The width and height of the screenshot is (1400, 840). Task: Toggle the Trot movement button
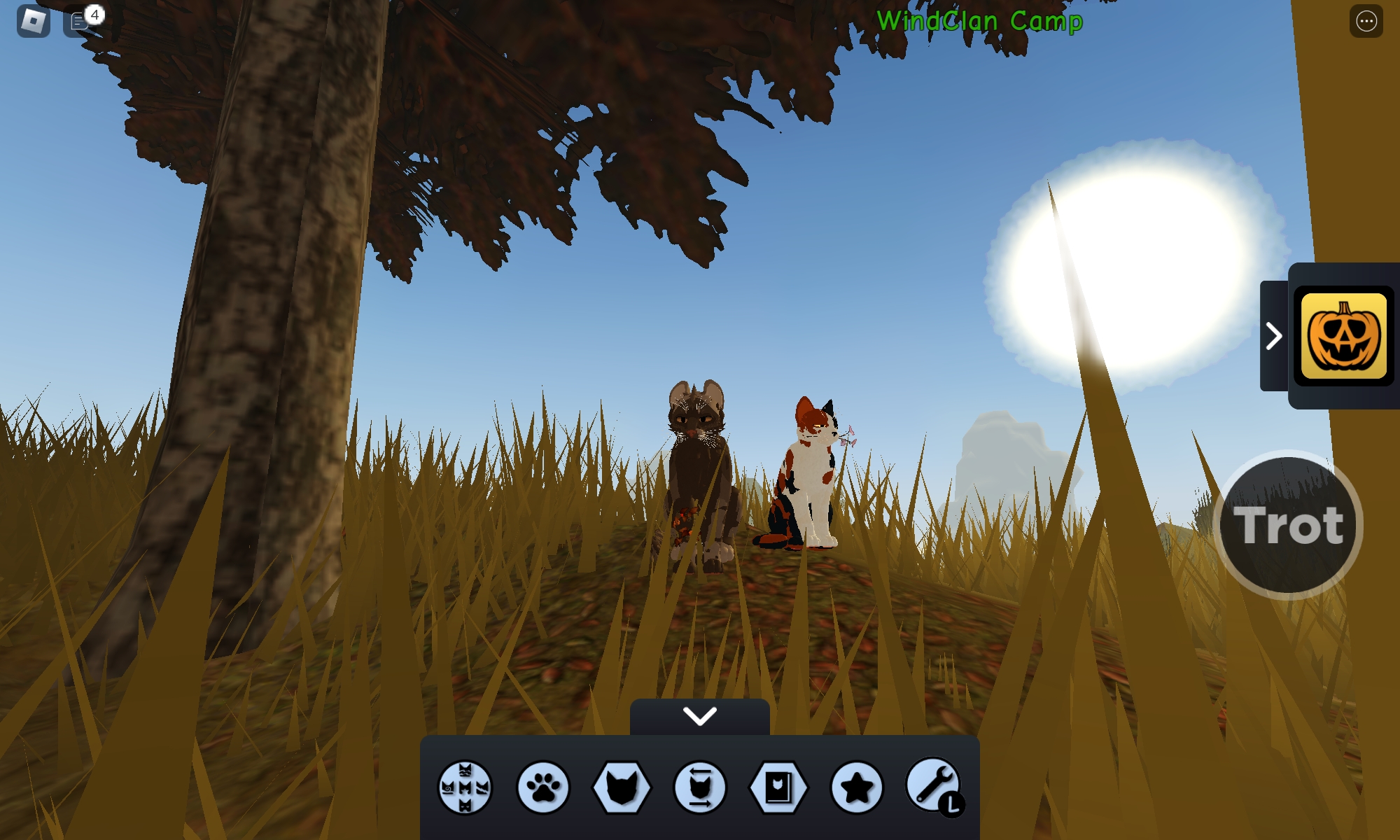point(1288,525)
